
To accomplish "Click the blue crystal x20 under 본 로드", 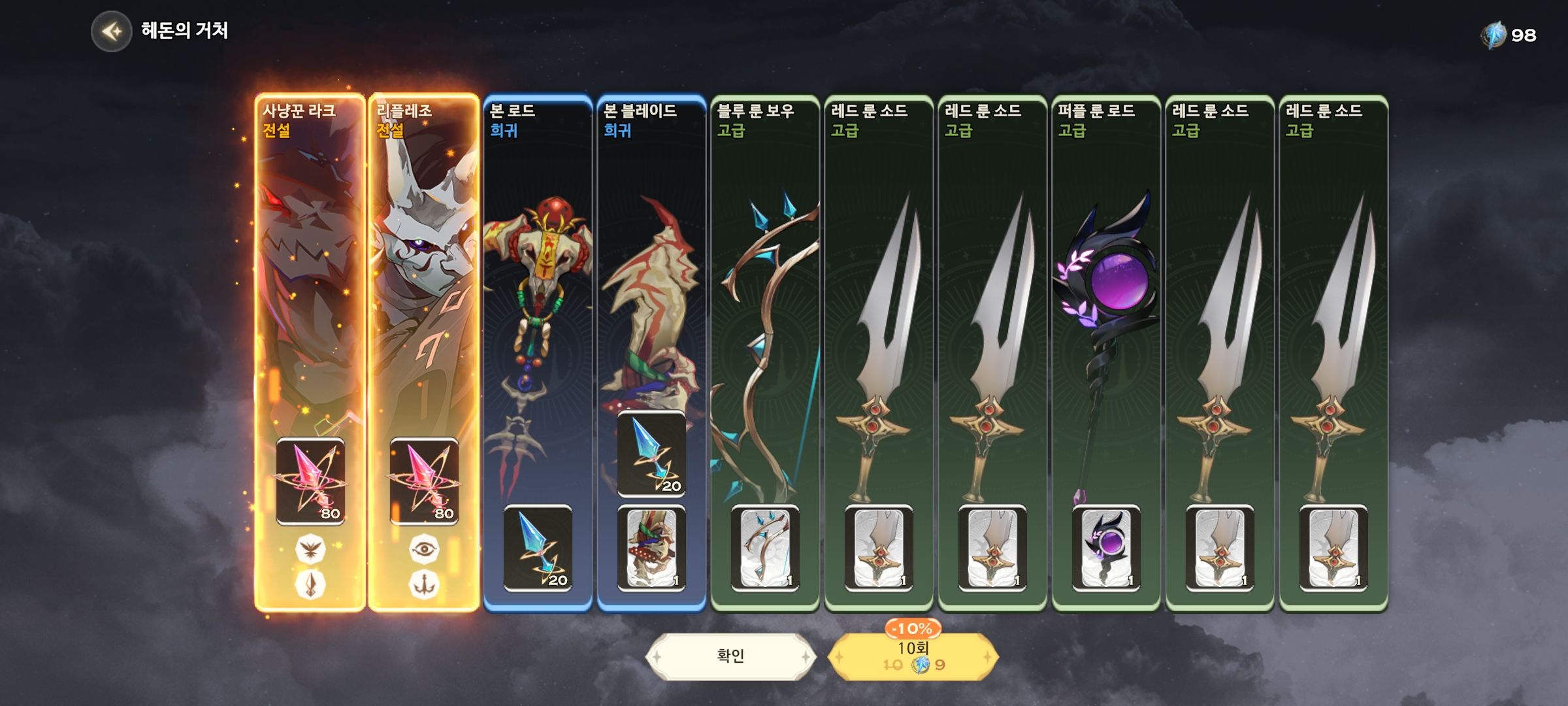I will [x=538, y=548].
